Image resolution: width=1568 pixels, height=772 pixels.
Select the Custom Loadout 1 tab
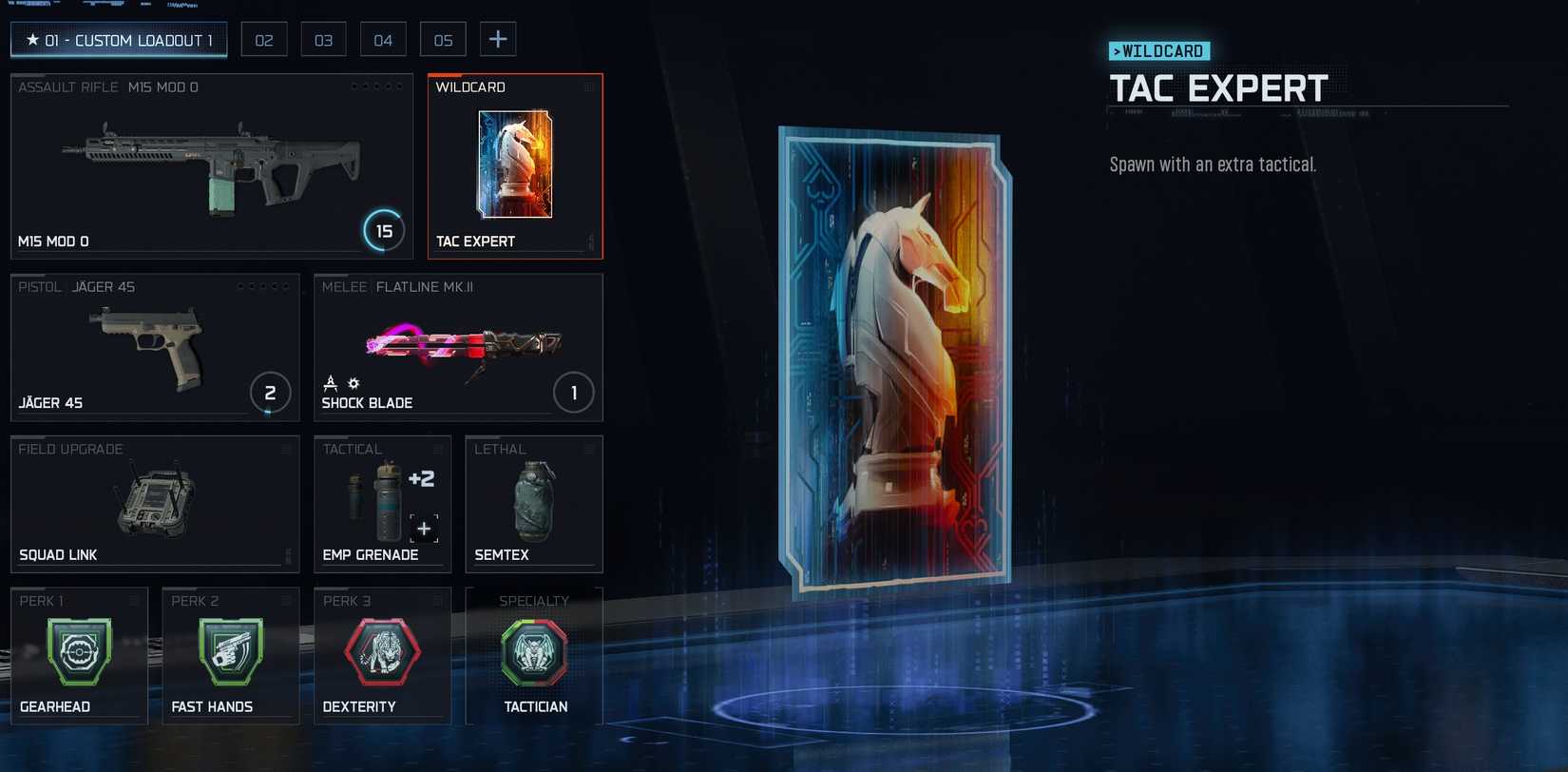[119, 40]
